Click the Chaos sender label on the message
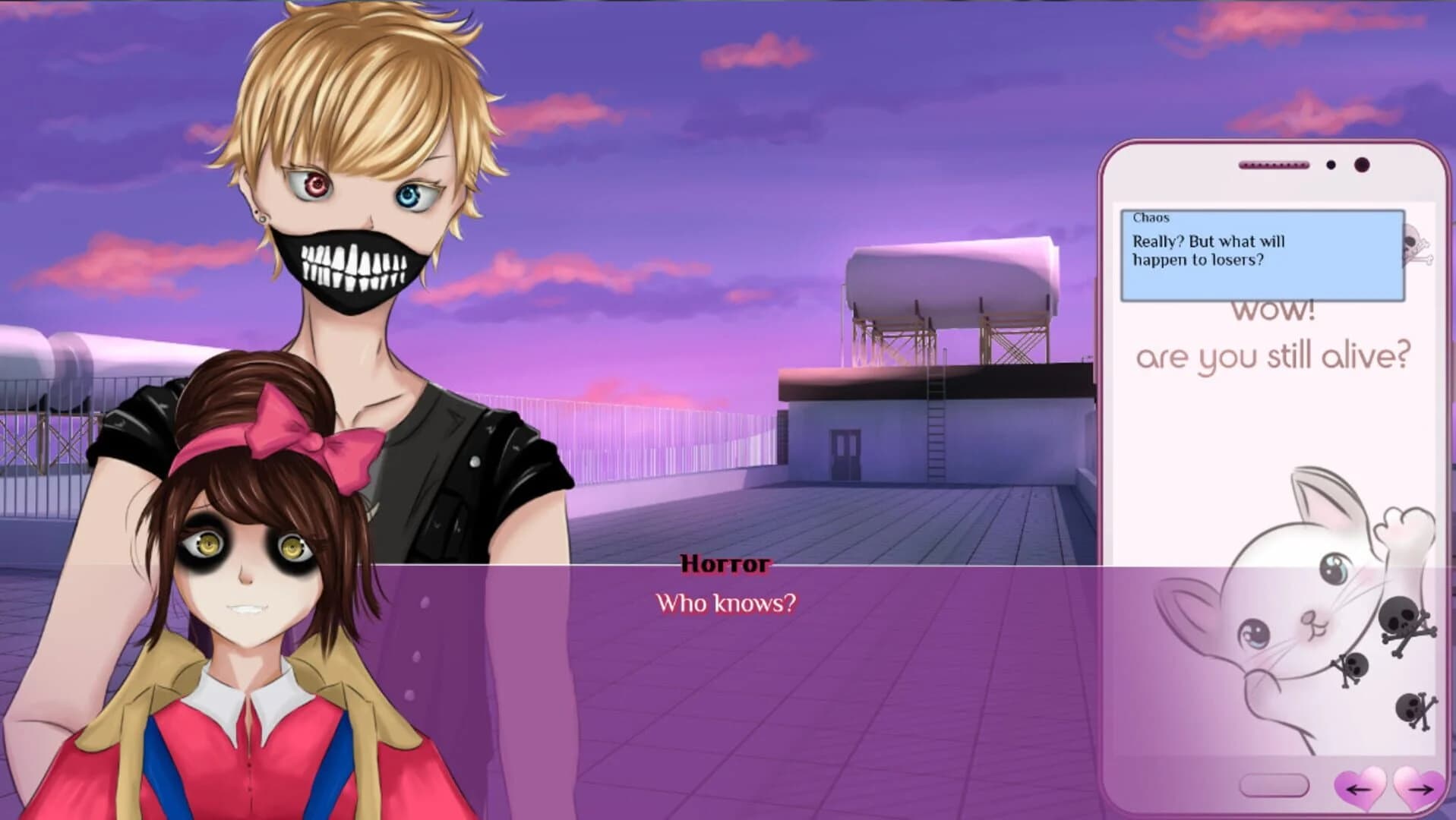The image size is (1456, 820). point(1151,218)
